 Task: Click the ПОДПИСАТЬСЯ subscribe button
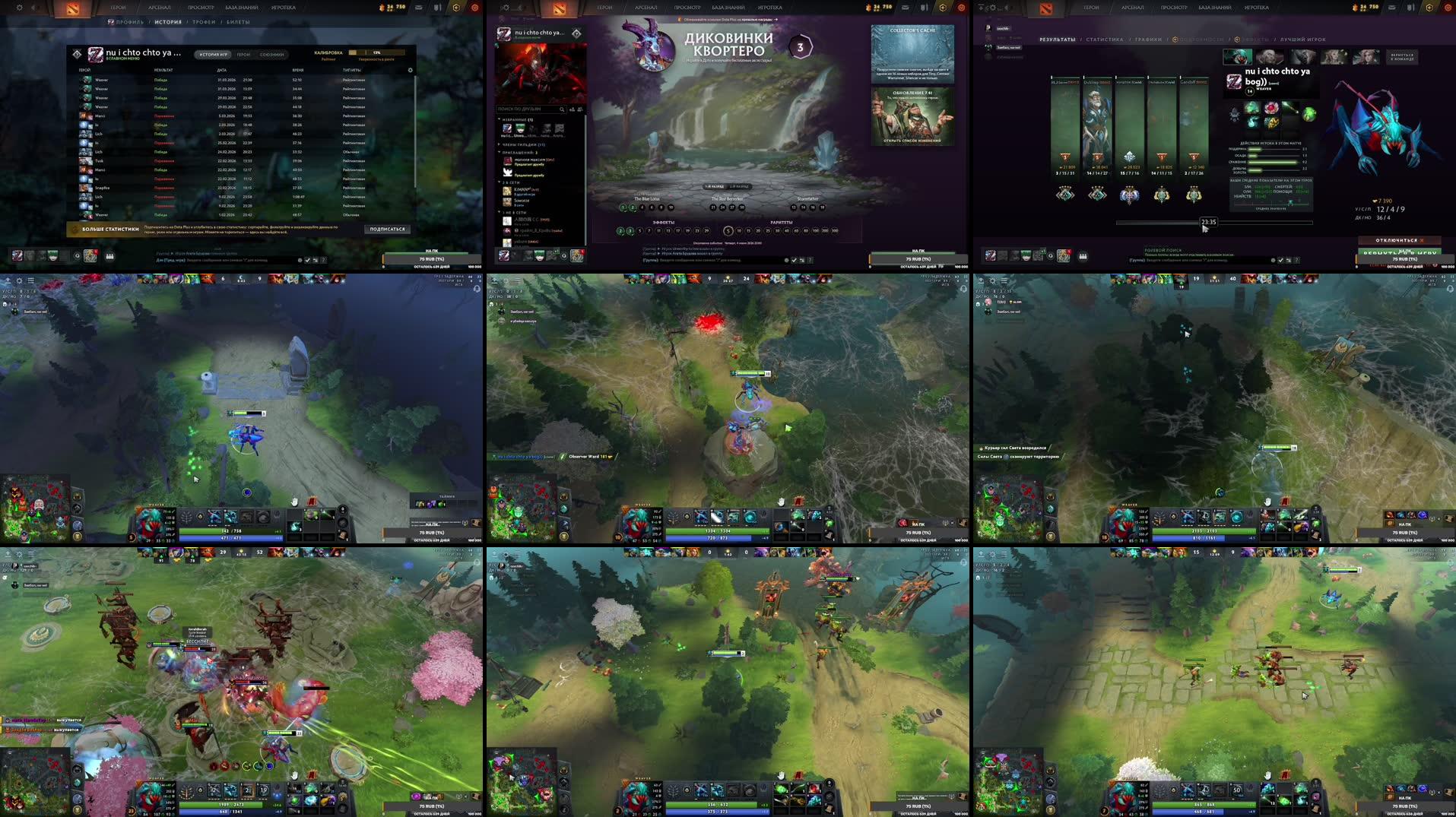click(386, 228)
